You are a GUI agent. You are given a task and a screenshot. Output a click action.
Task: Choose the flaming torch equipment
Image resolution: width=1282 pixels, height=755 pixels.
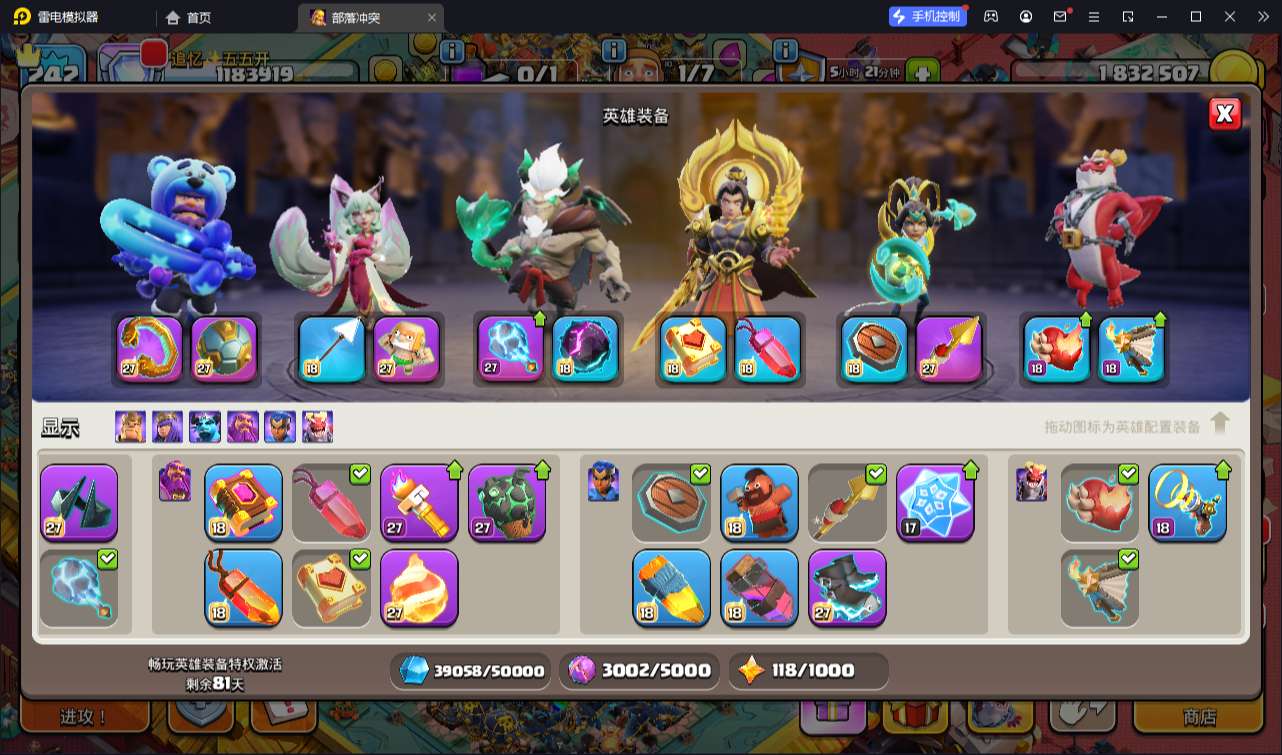coord(419,502)
